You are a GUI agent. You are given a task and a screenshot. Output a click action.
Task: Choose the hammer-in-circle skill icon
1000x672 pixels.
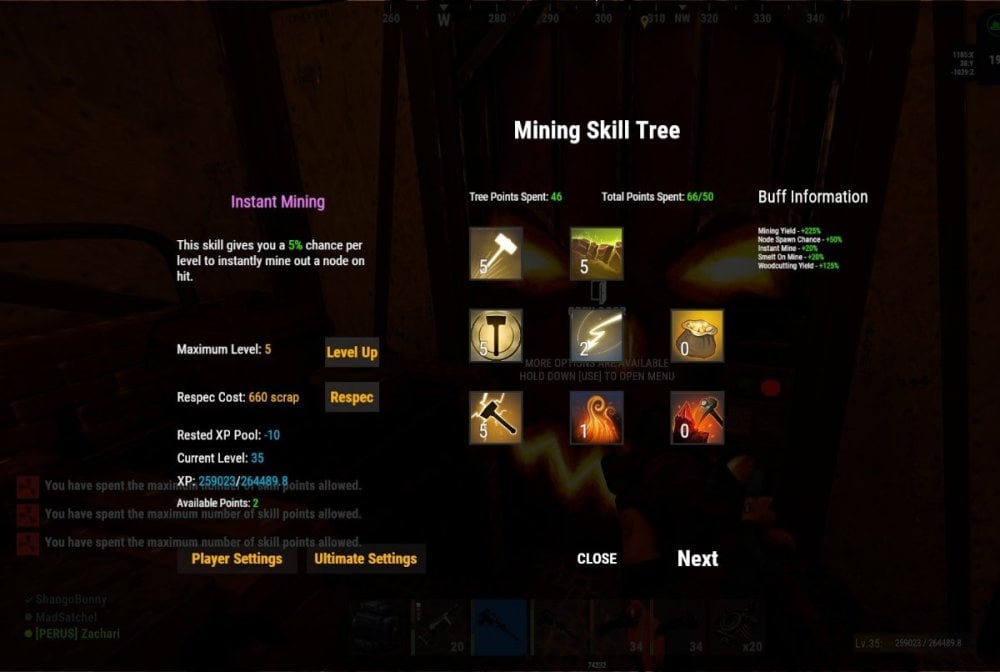coord(496,335)
